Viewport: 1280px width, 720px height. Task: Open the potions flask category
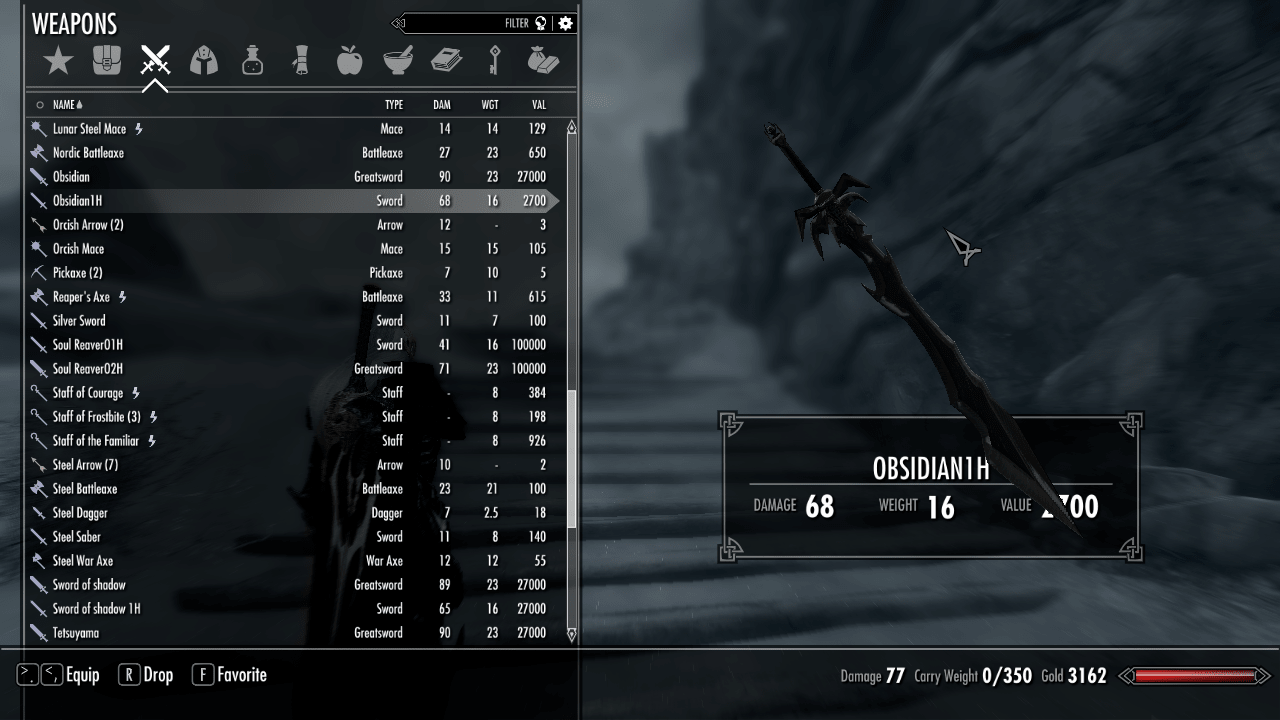coord(253,61)
